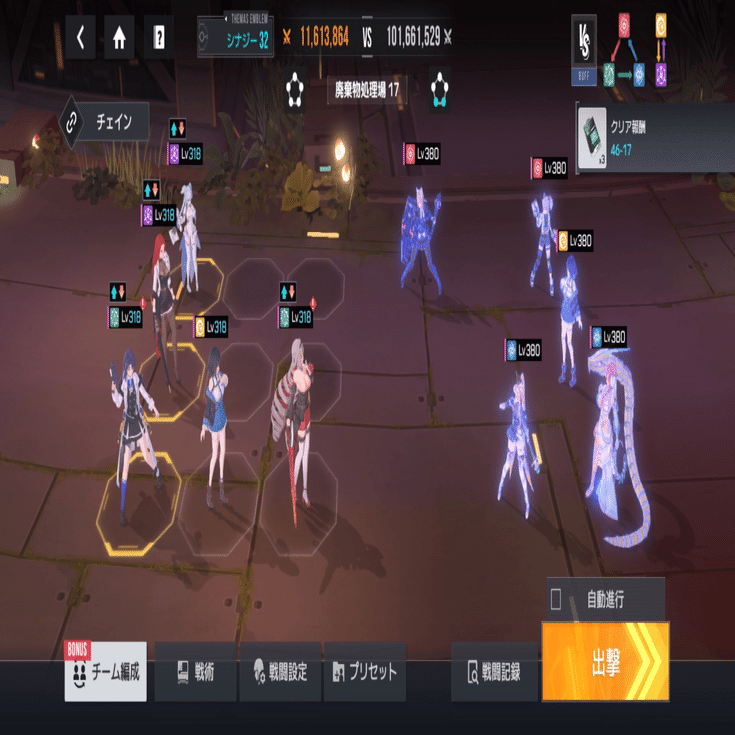The width and height of the screenshot is (735, 735).
Task: Open the 戦術 tactics menu
Action: [195, 671]
